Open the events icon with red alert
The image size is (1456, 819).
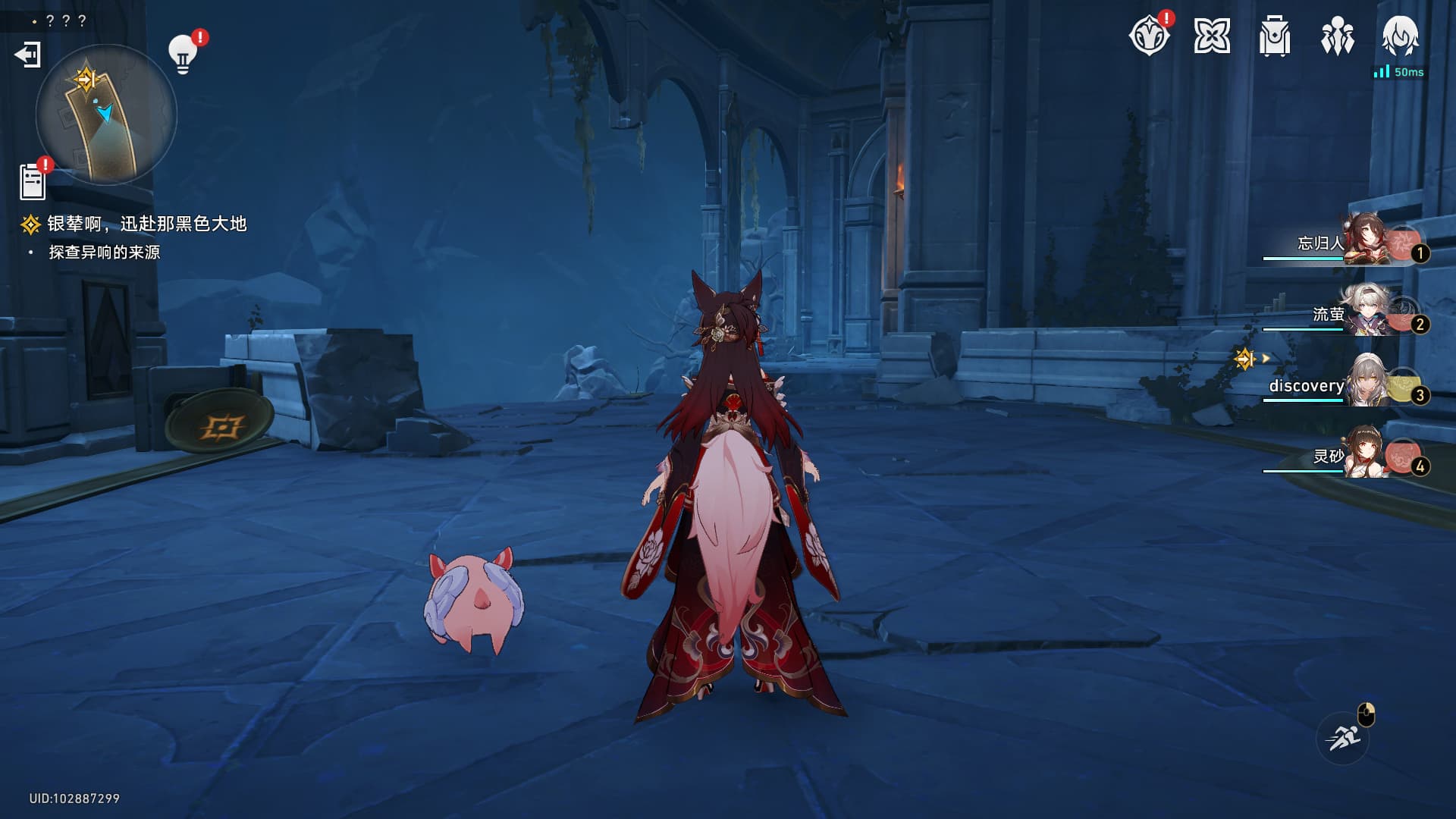click(x=1149, y=36)
